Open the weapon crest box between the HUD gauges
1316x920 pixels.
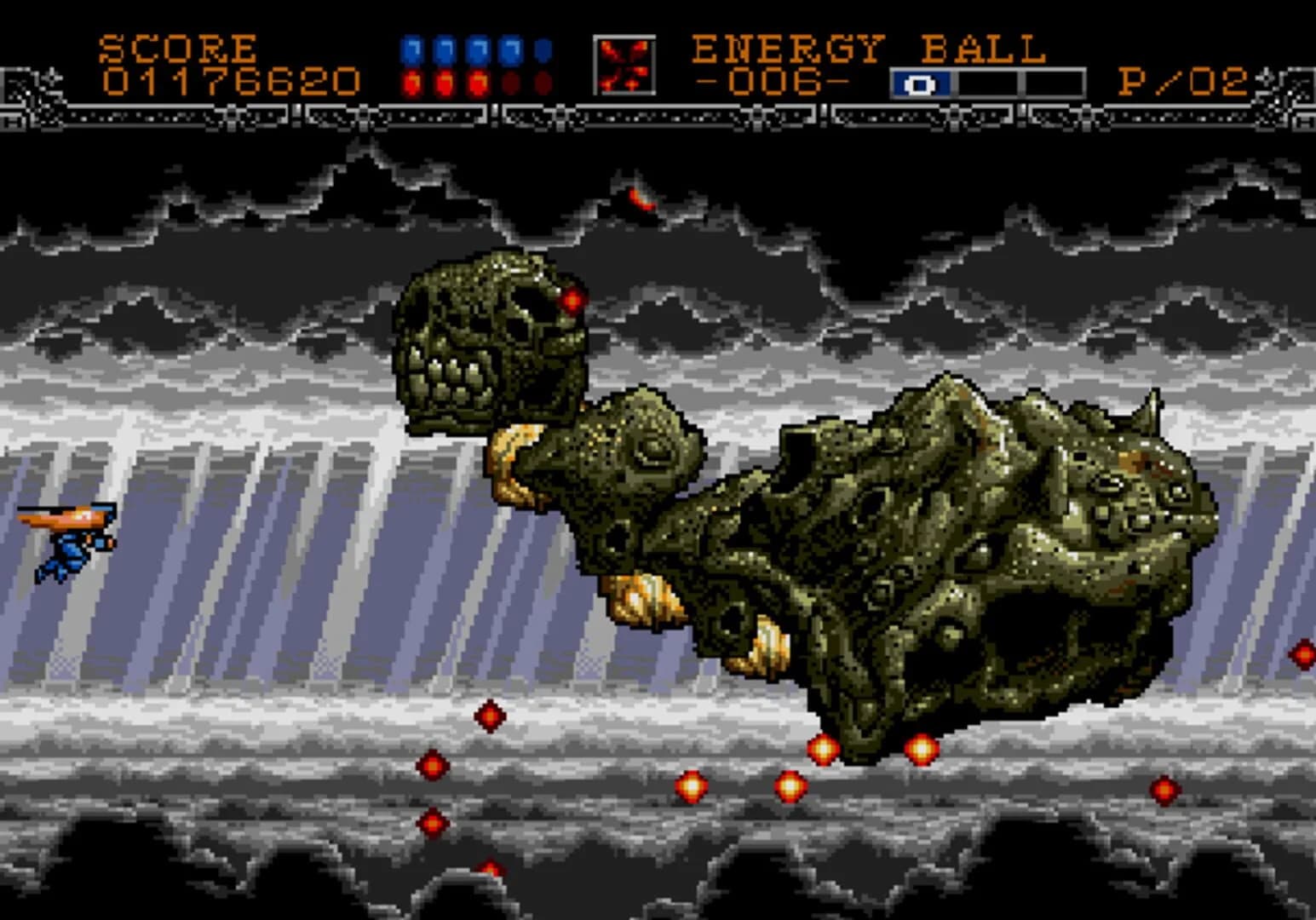click(x=626, y=64)
